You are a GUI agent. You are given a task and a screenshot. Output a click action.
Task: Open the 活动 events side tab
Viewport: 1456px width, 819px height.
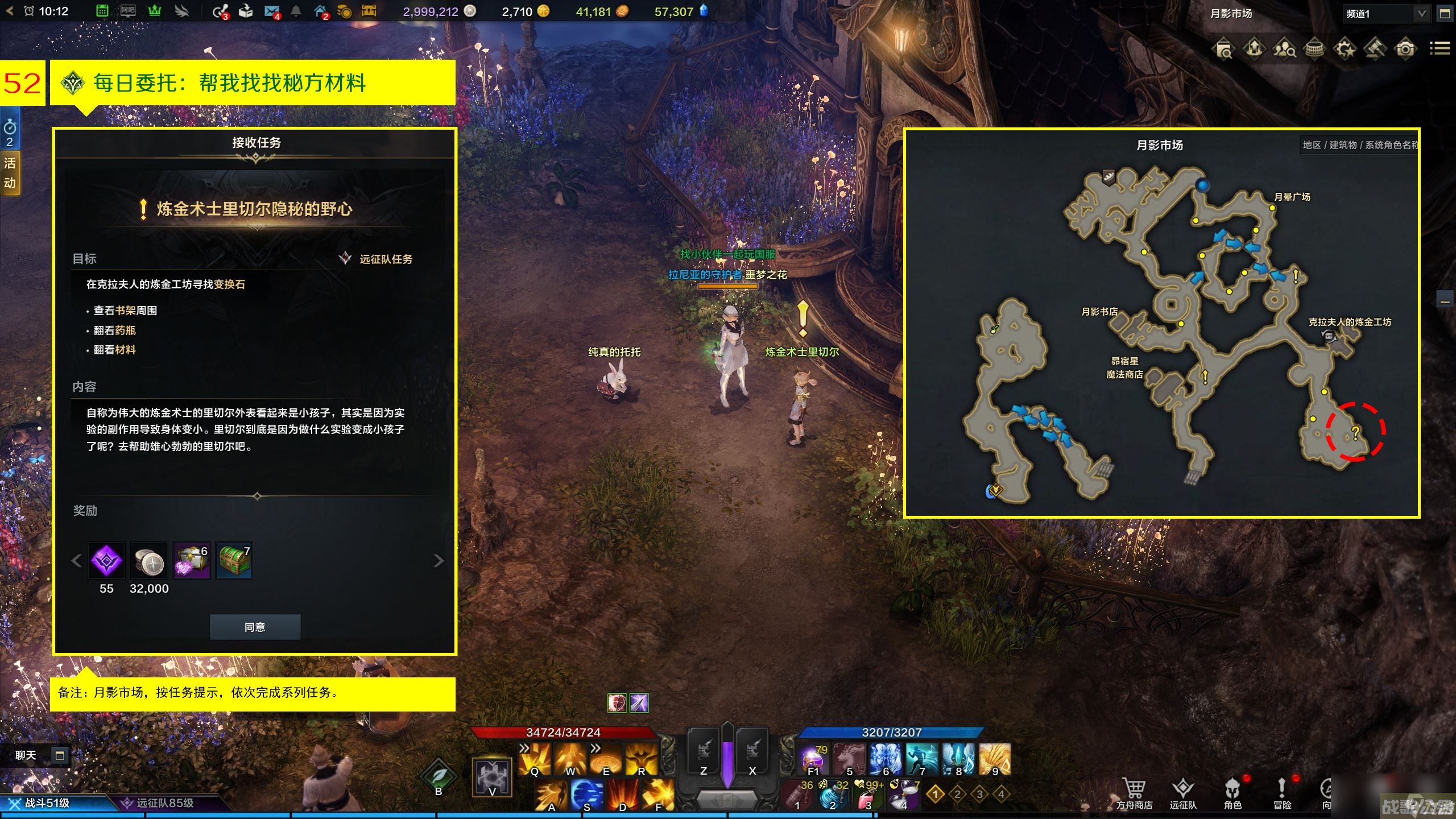pyautogui.click(x=10, y=173)
